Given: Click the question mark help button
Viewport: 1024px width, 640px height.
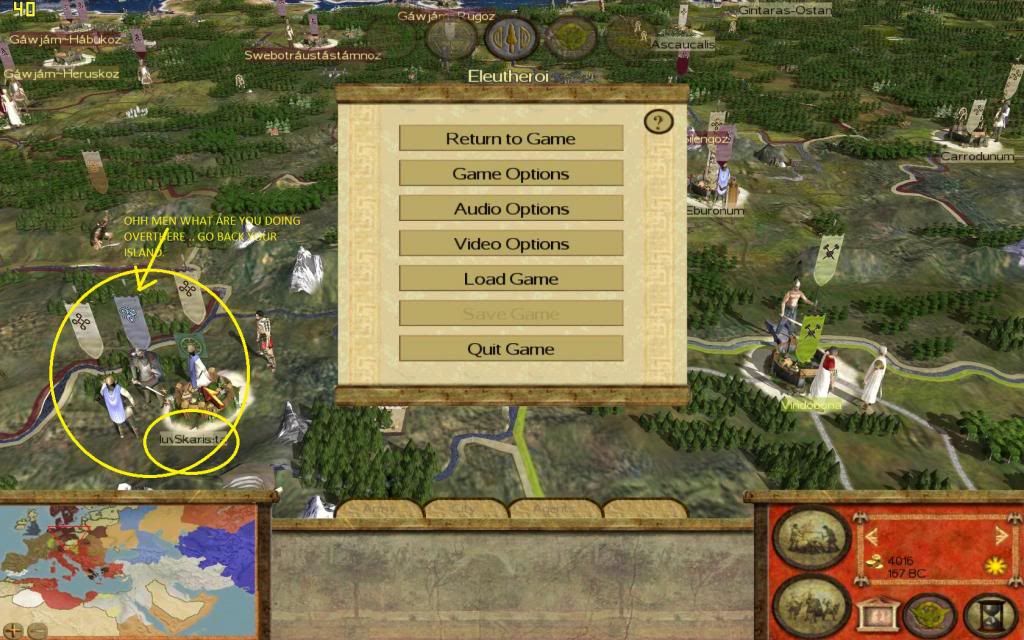Looking at the screenshot, I should pyautogui.click(x=658, y=122).
